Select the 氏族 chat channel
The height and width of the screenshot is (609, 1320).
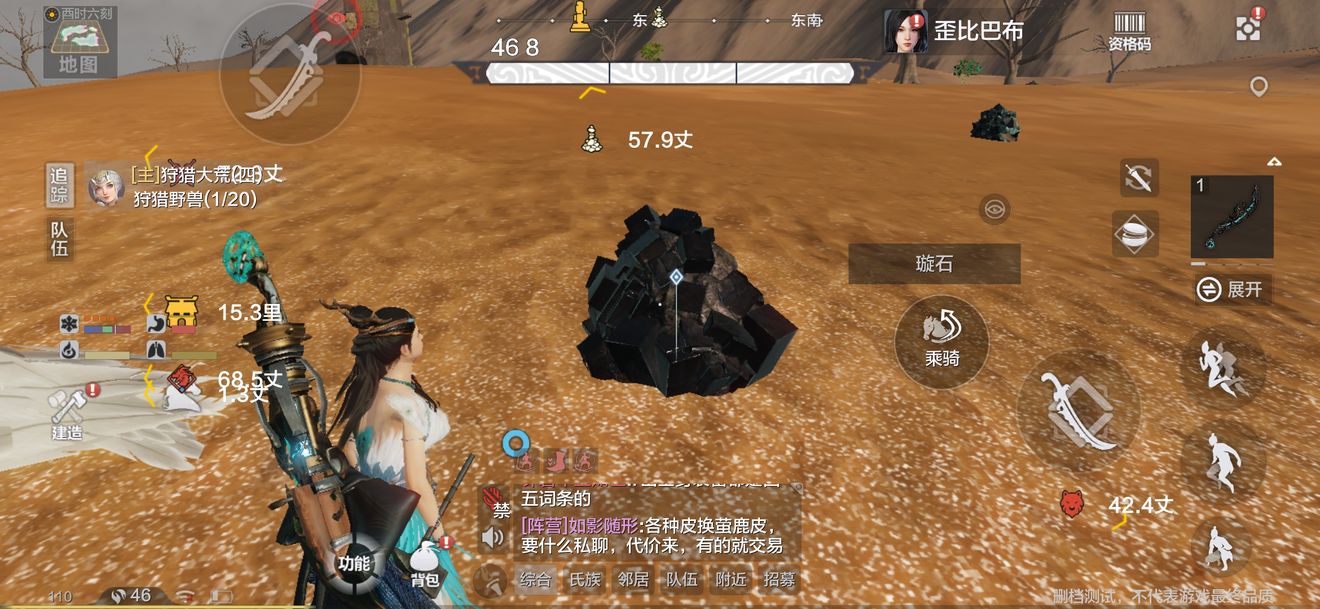(584, 579)
